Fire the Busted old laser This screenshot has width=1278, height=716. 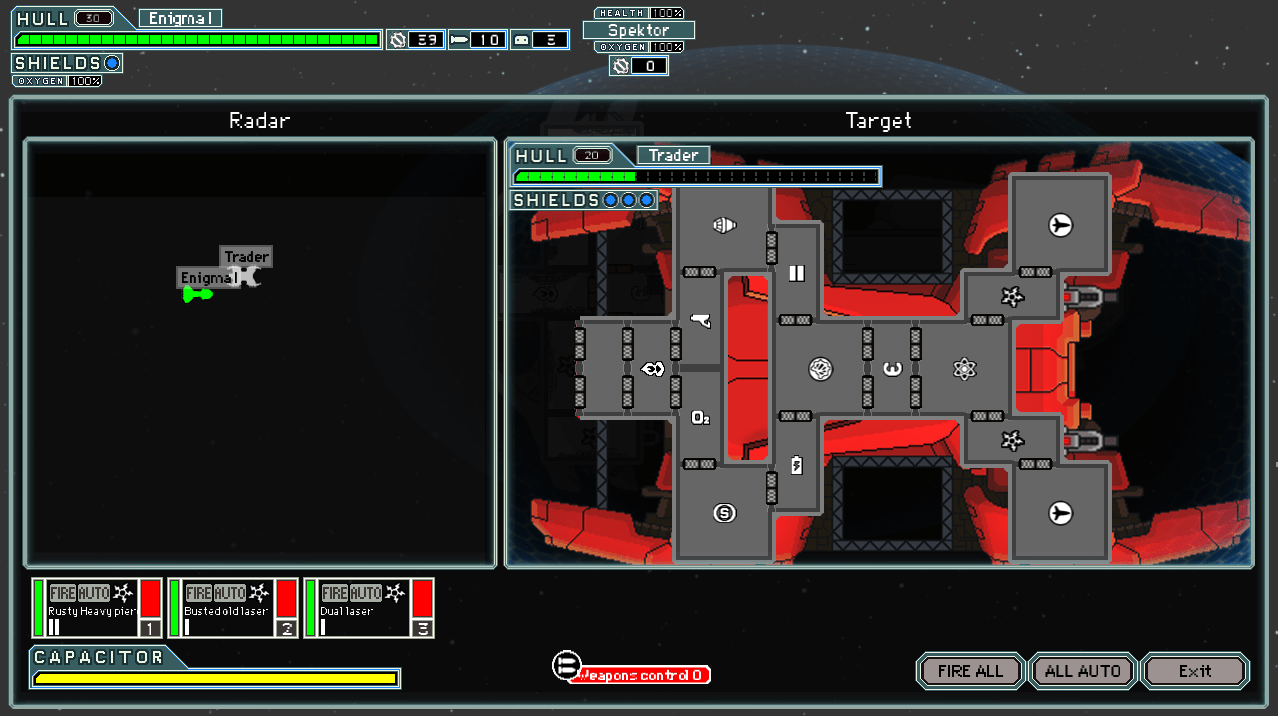[x=197, y=593]
